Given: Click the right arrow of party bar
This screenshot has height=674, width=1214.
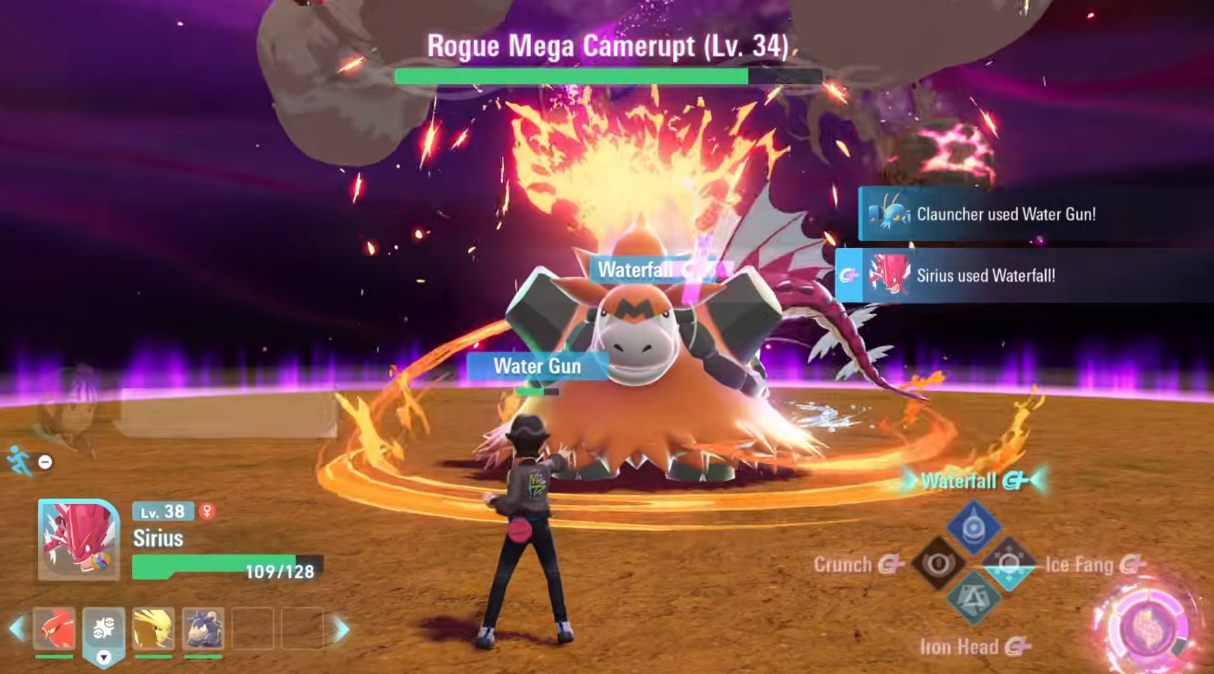Looking at the screenshot, I should pyautogui.click(x=341, y=629).
